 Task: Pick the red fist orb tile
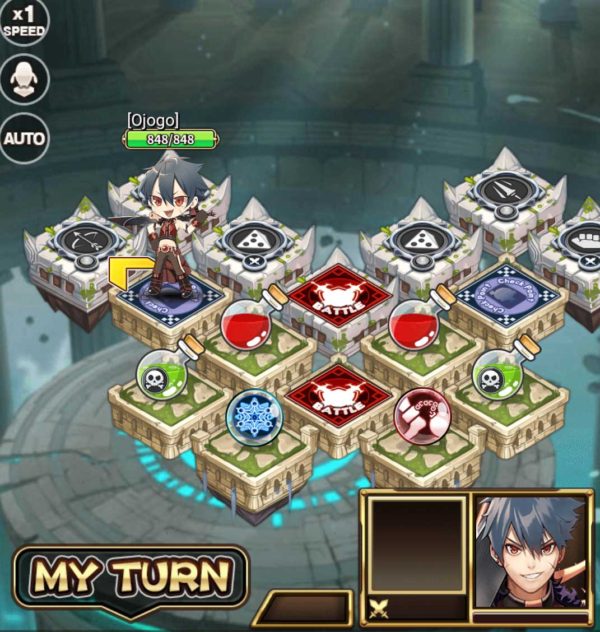click(x=421, y=413)
